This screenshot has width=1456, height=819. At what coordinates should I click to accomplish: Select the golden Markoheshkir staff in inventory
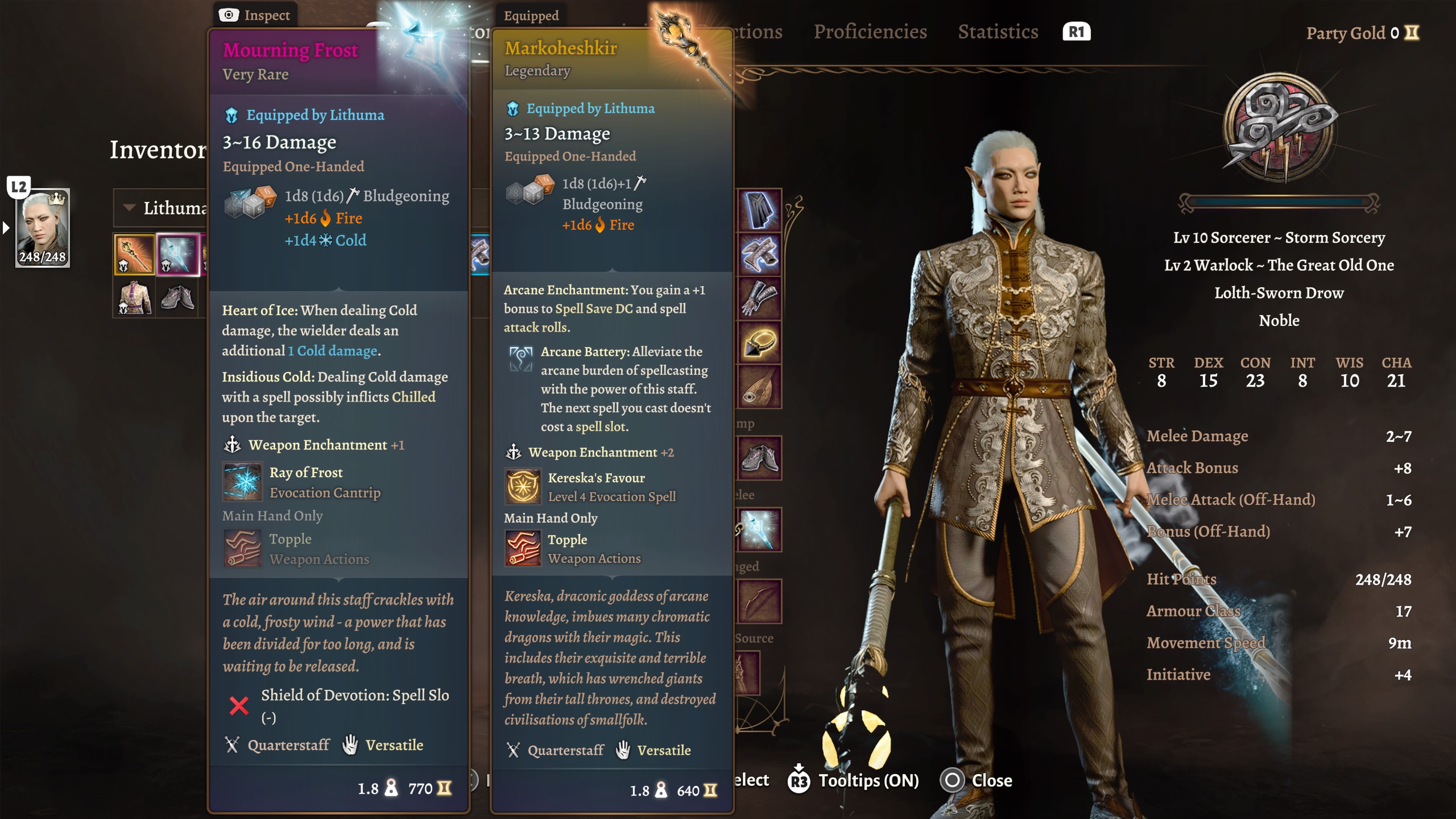pos(135,254)
